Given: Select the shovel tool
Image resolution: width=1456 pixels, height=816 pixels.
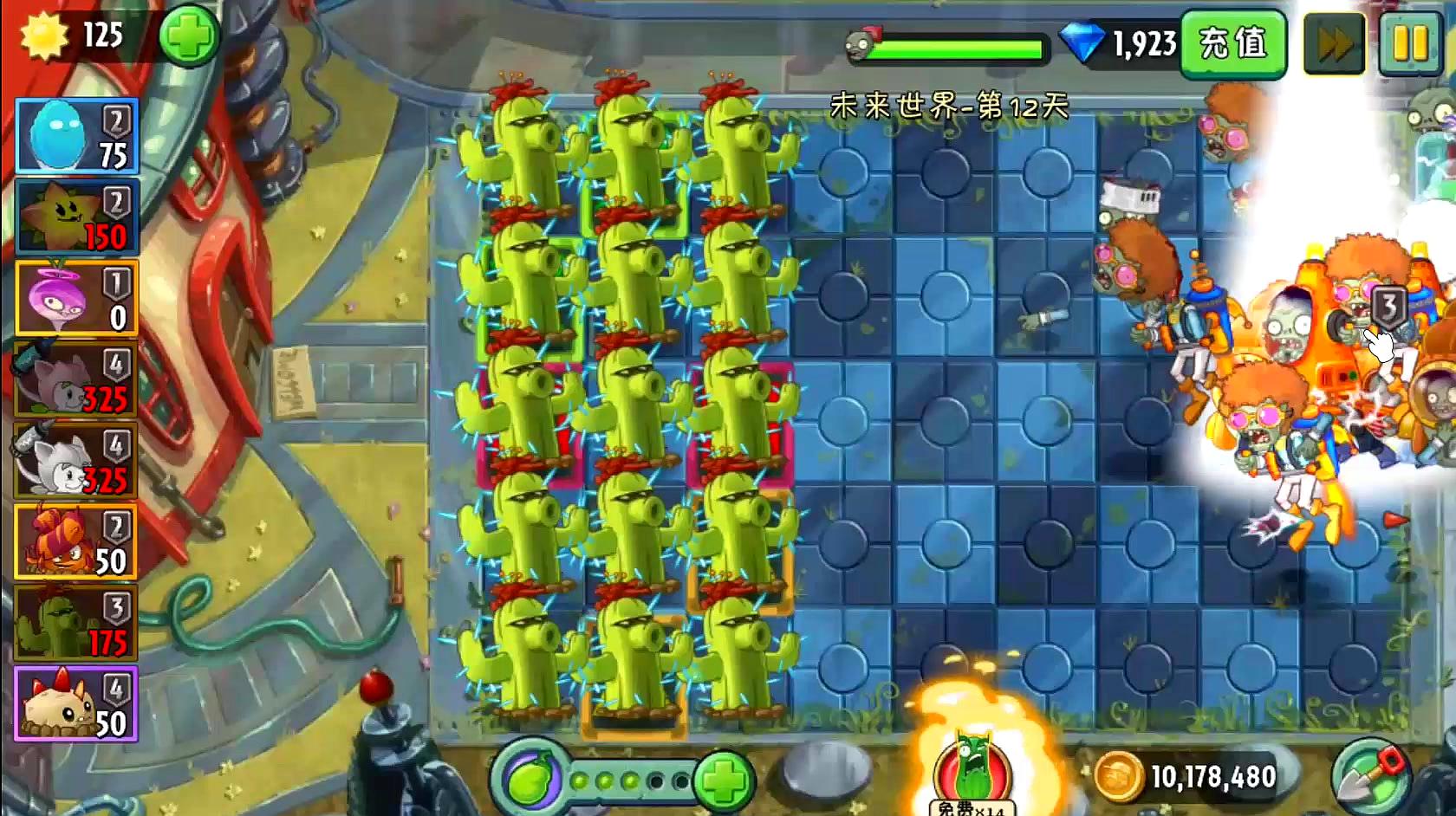Looking at the screenshot, I should tap(1370, 775).
